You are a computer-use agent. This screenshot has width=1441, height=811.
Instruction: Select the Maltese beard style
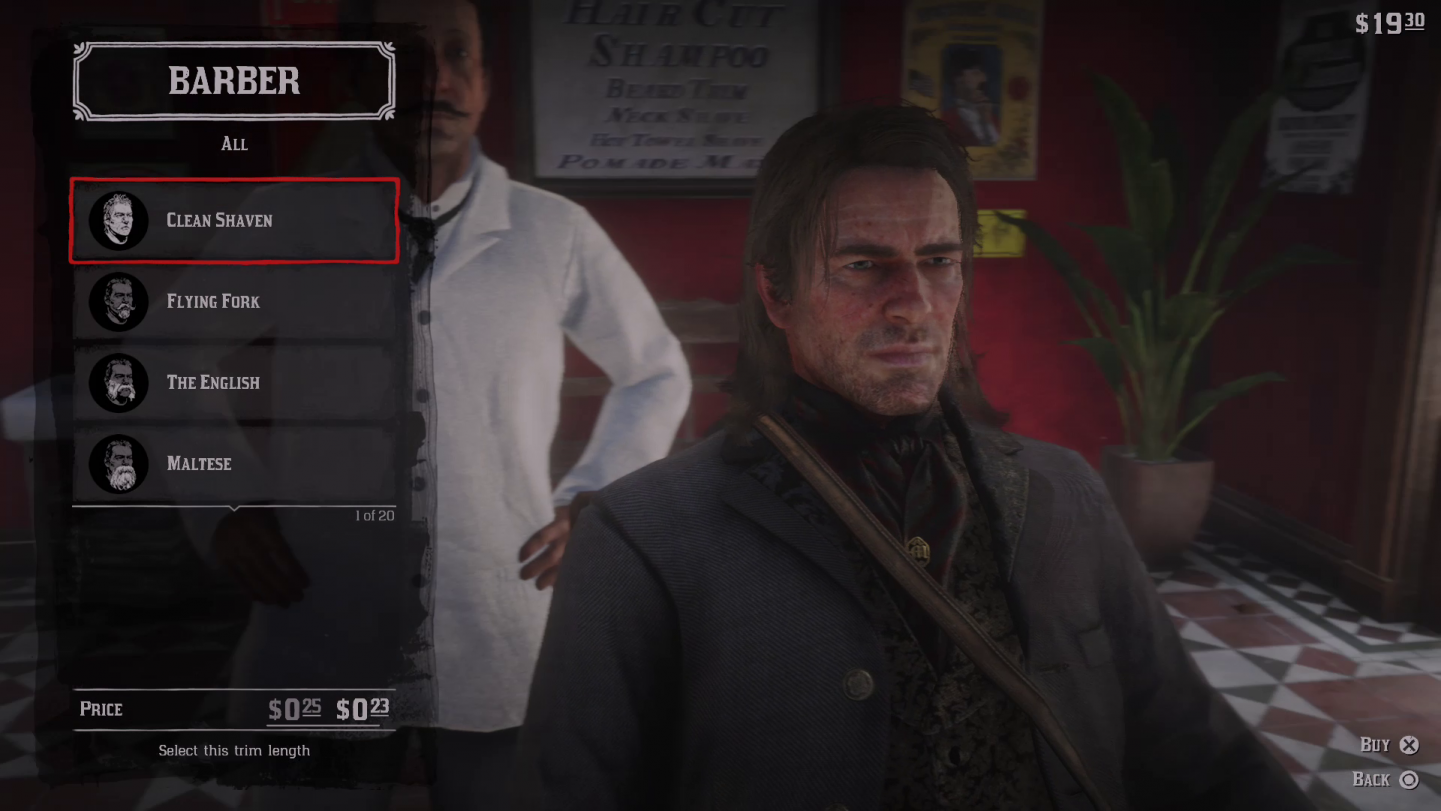[x=234, y=464]
